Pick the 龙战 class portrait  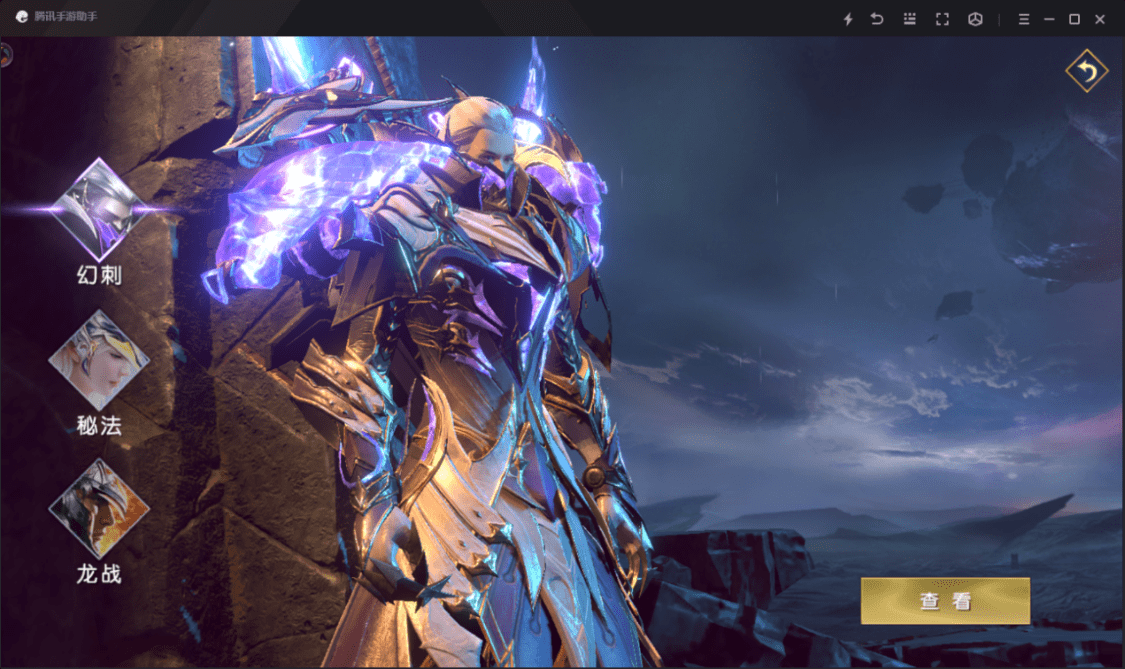click(x=99, y=509)
